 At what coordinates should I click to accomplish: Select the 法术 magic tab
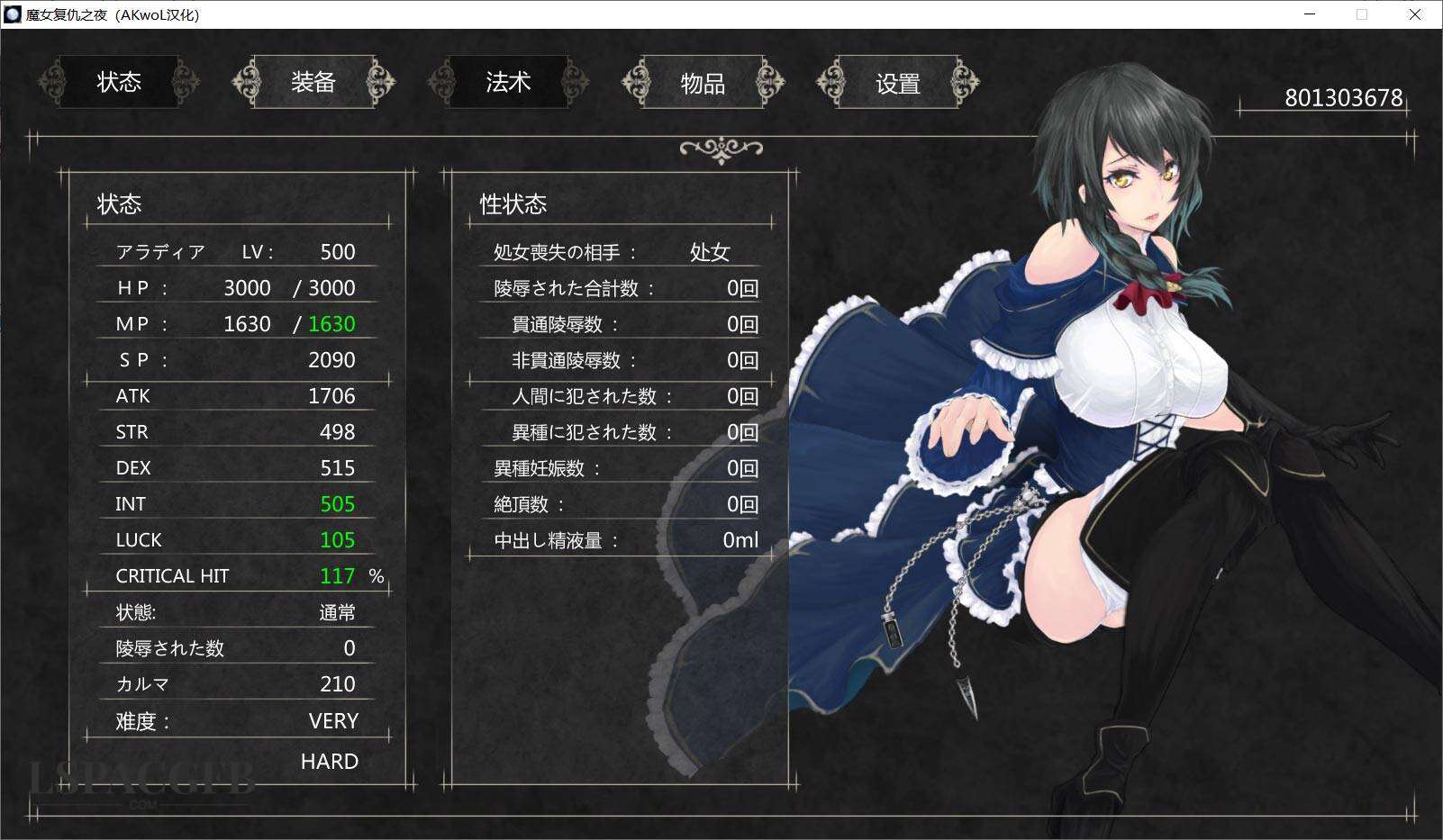click(508, 83)
